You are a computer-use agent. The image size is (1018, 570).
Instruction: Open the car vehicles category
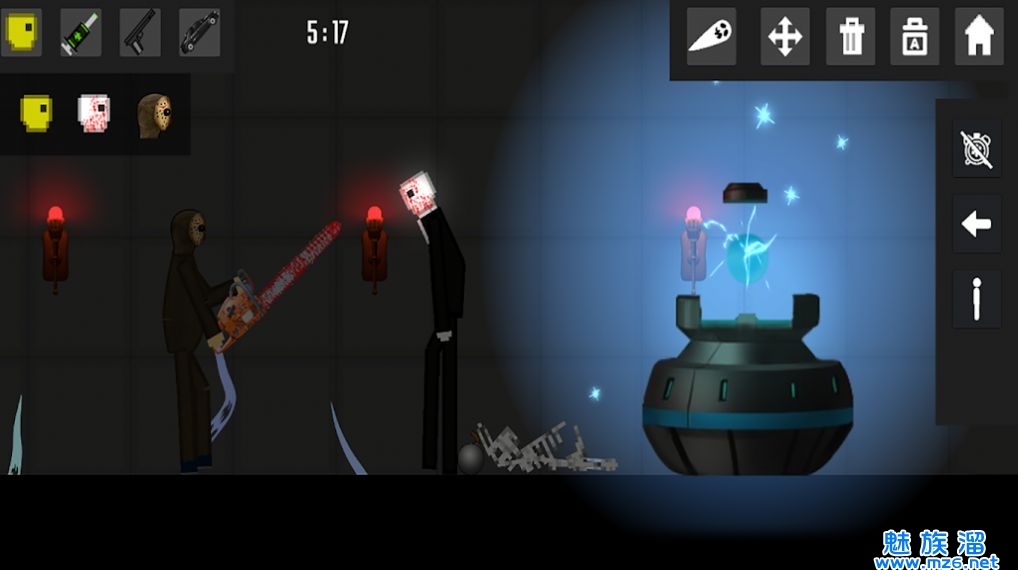(200, 32)
